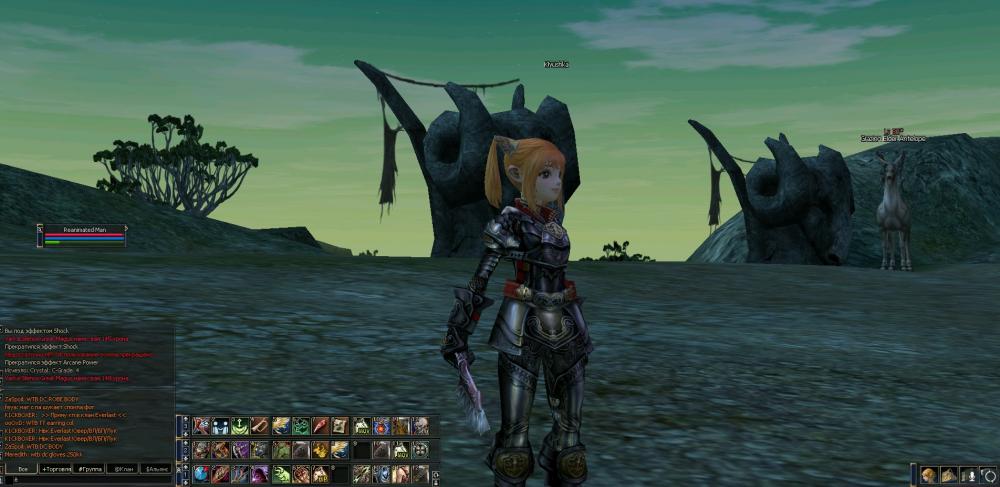Use the scroll map item slot

[340, 426]
